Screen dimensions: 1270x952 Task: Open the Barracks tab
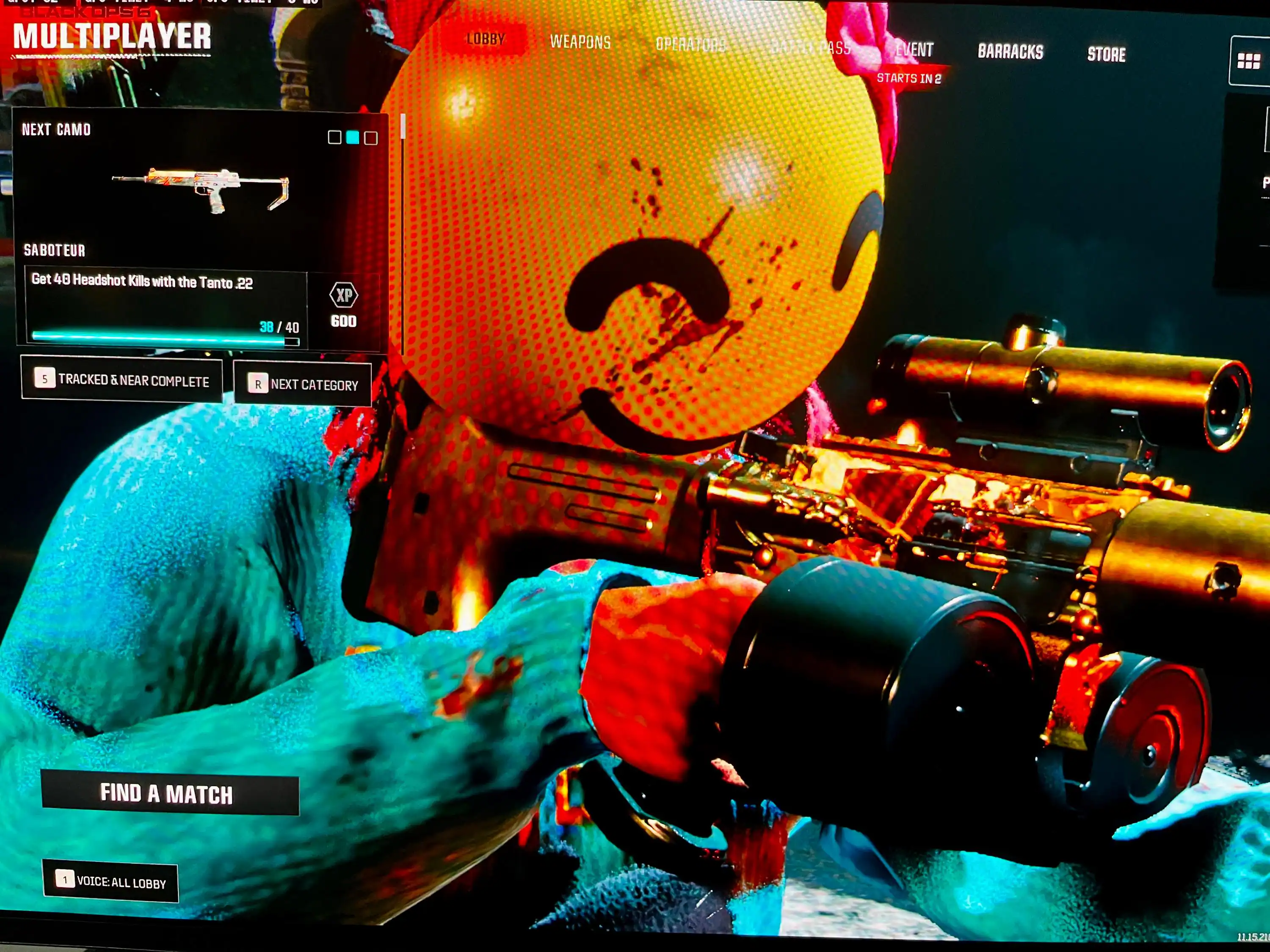click(1010, 52)
